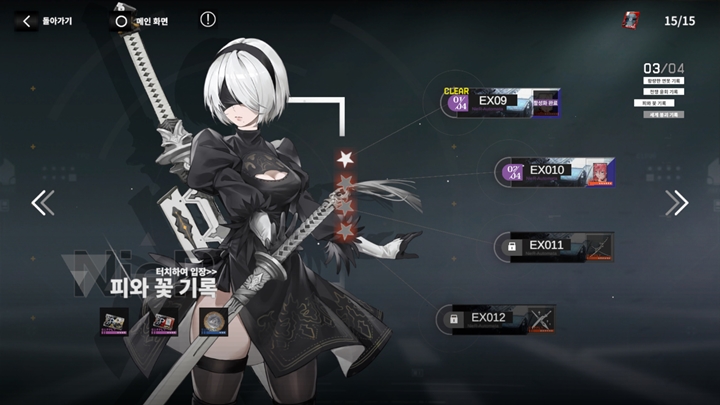
Task: Show the previous chapter with the left arrow
Action: (x=42, y=203)
